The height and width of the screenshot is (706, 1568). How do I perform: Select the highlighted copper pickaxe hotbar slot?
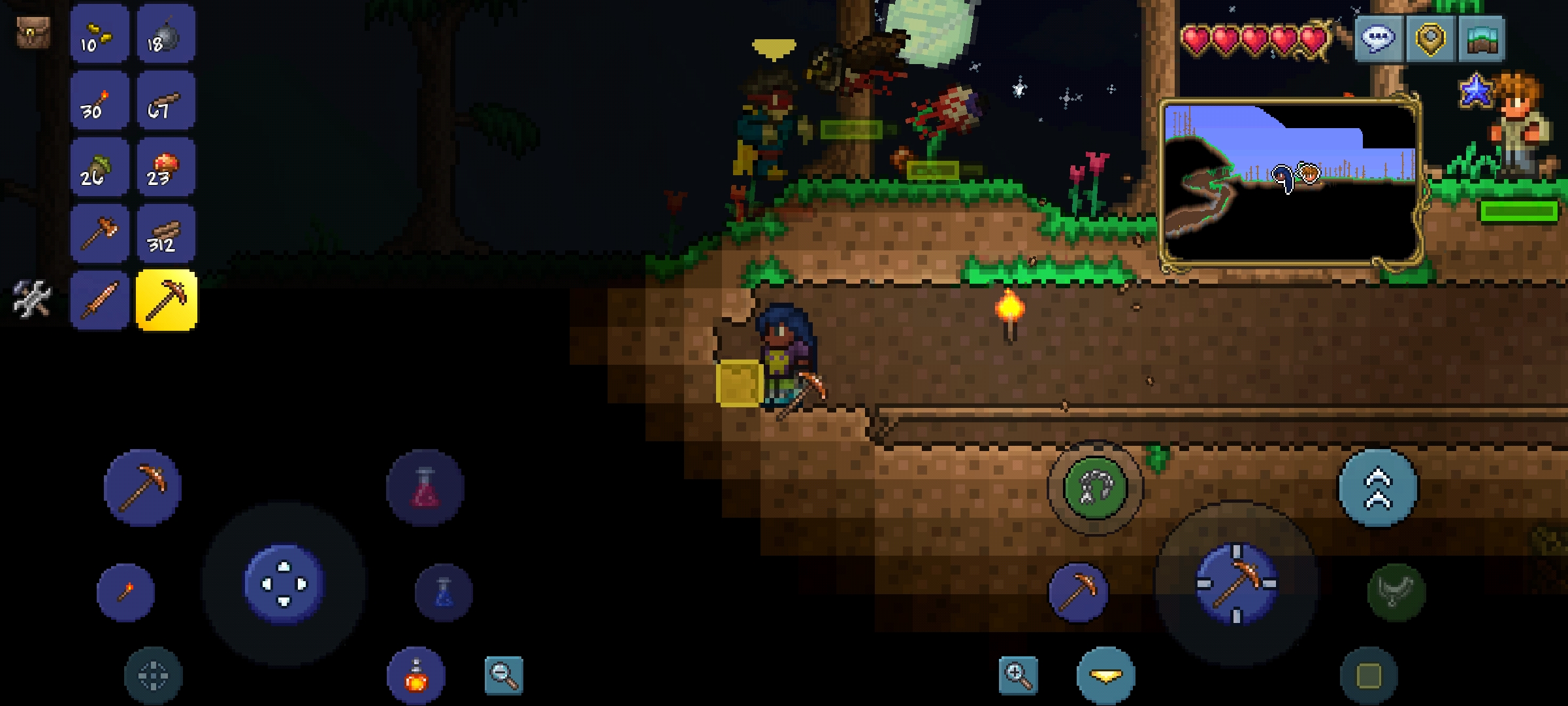[x=166, y=301]
